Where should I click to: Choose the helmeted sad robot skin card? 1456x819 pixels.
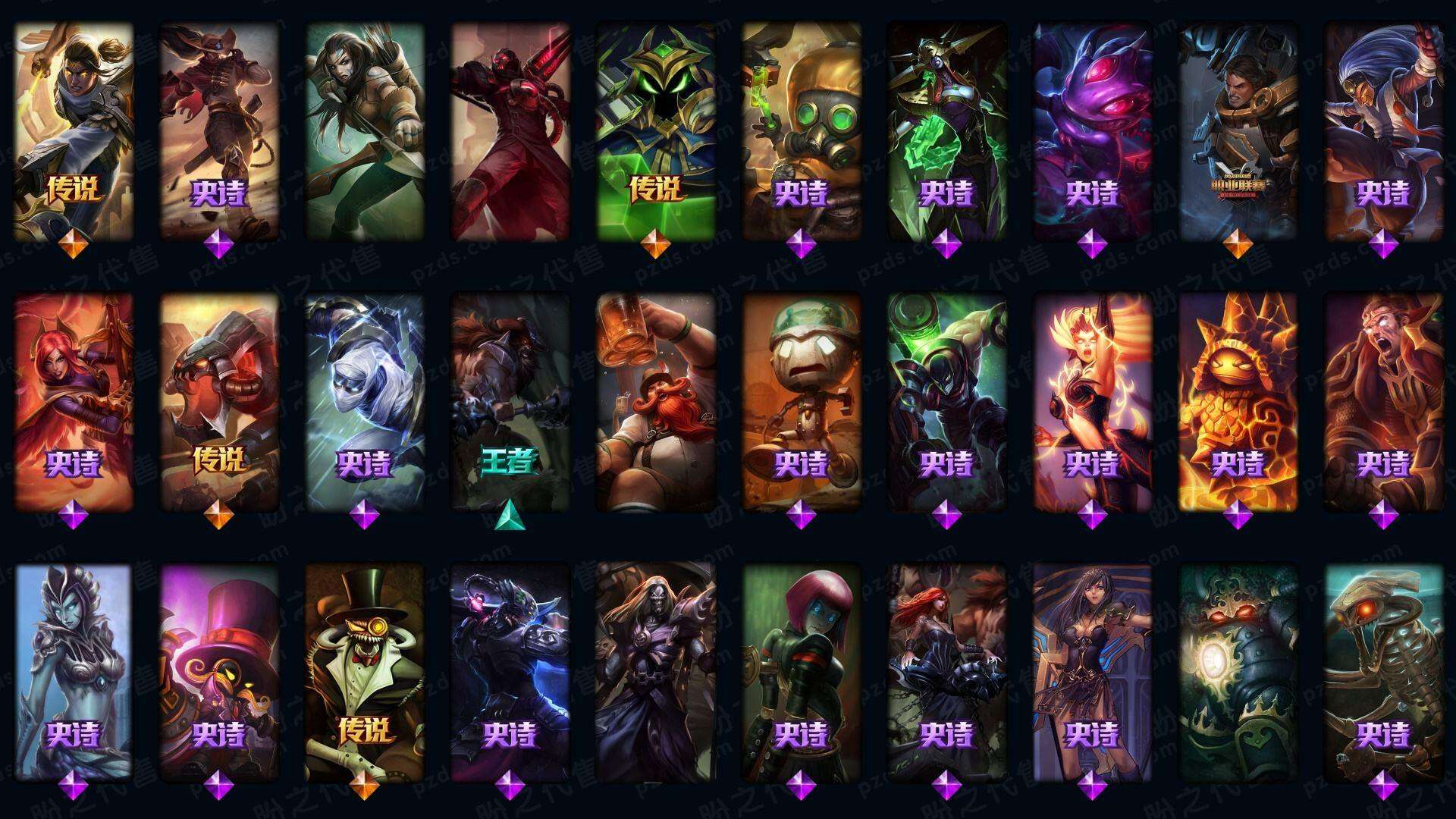click(801, 402)
